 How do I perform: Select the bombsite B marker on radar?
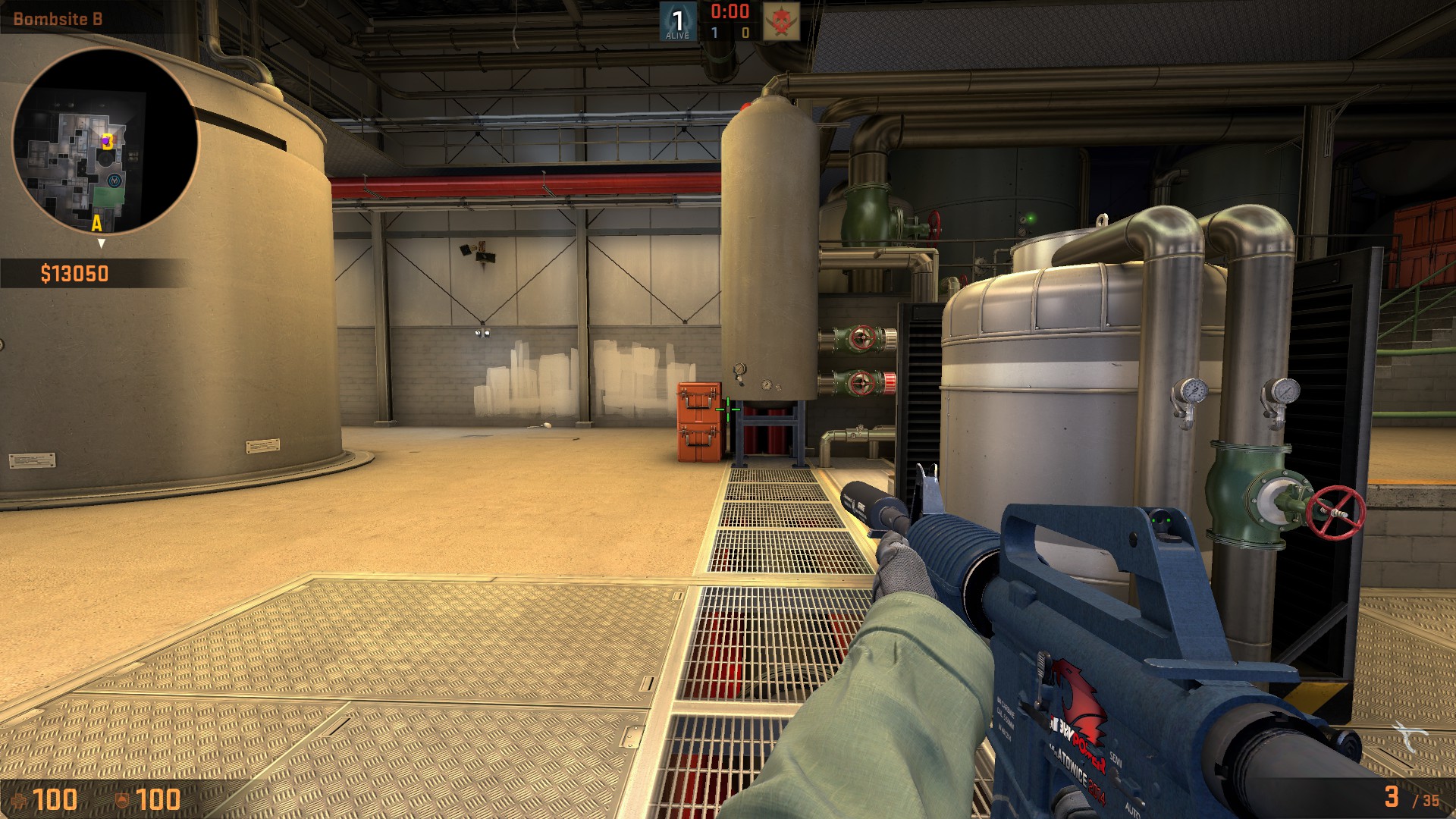(108, 141)
